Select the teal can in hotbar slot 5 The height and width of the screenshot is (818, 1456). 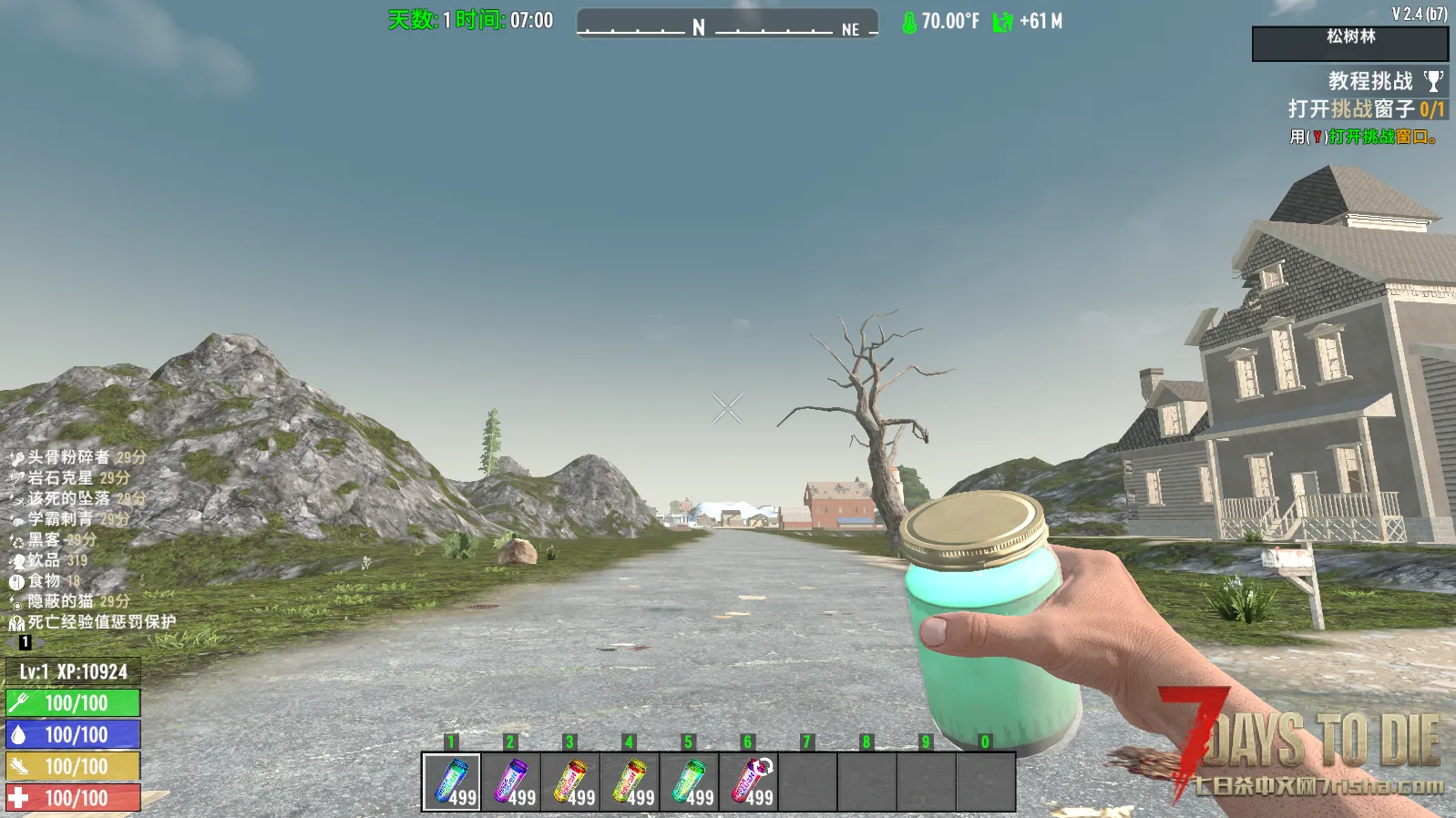tap(689, 782)
